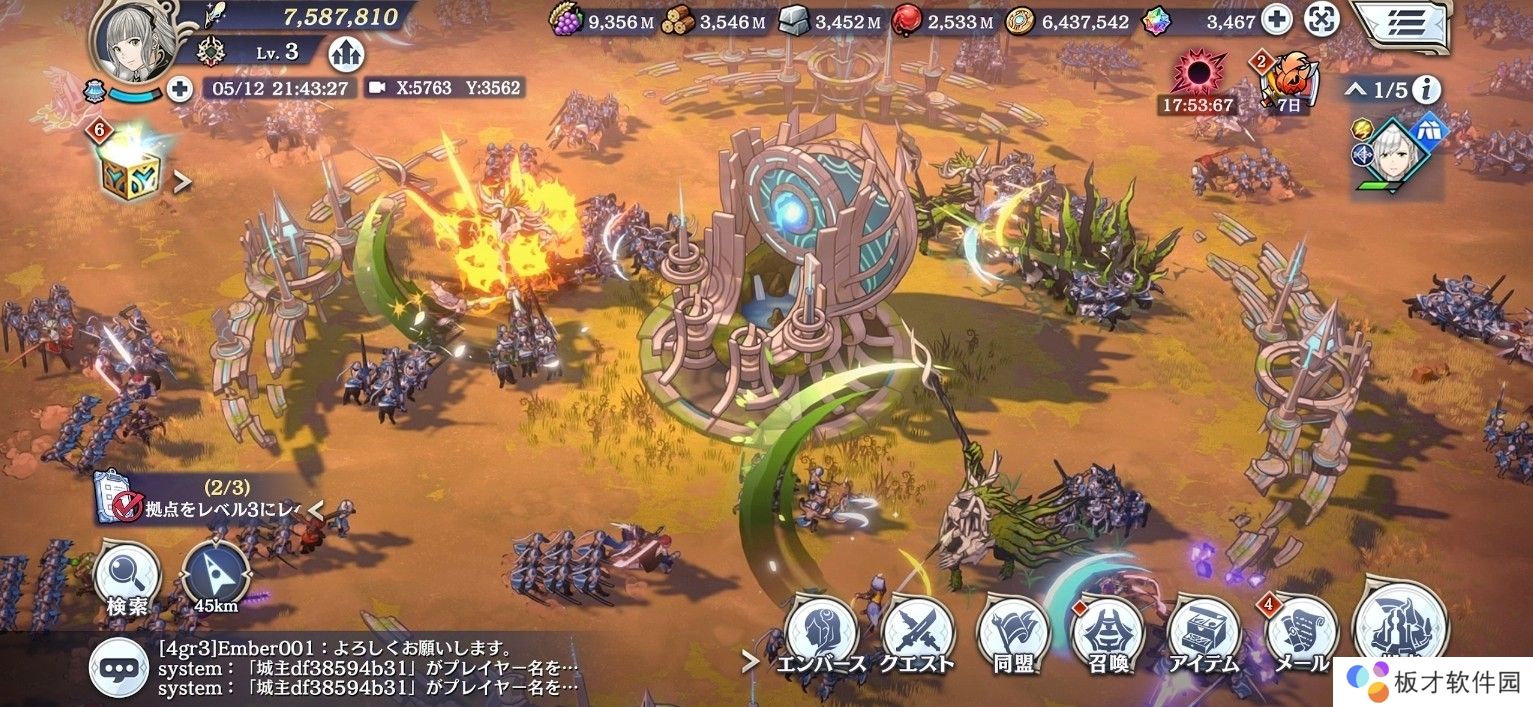The image size is (1533, 707).
Task: Toggle the fullscreen hide-UI button
Action: (x=1322, y=20)
